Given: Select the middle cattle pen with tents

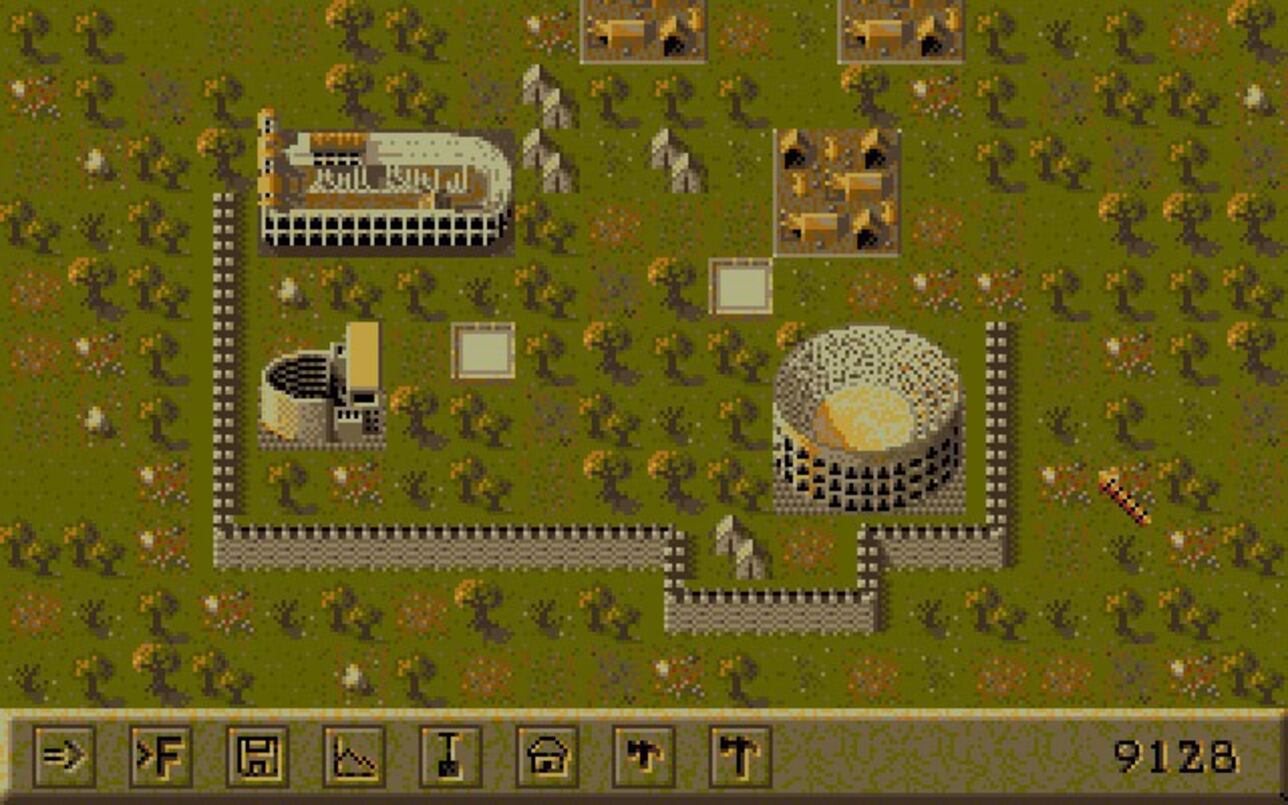Looking at the screenshot, I should 840,190.
